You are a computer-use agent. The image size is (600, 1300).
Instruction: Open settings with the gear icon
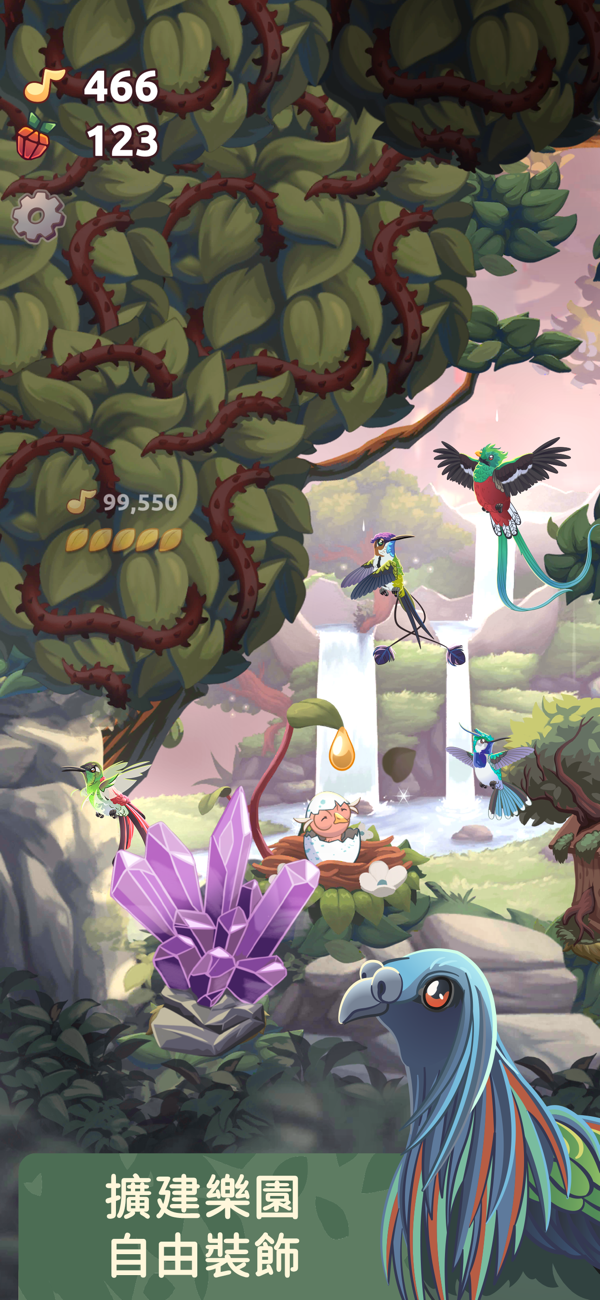tap(38, 216)
